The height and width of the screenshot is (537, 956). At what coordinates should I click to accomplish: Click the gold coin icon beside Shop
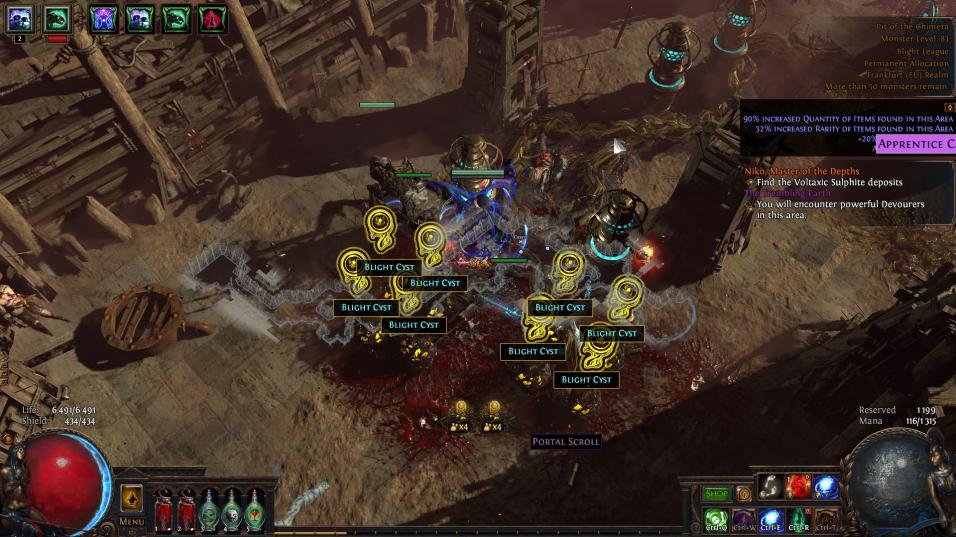pos(744,494)
